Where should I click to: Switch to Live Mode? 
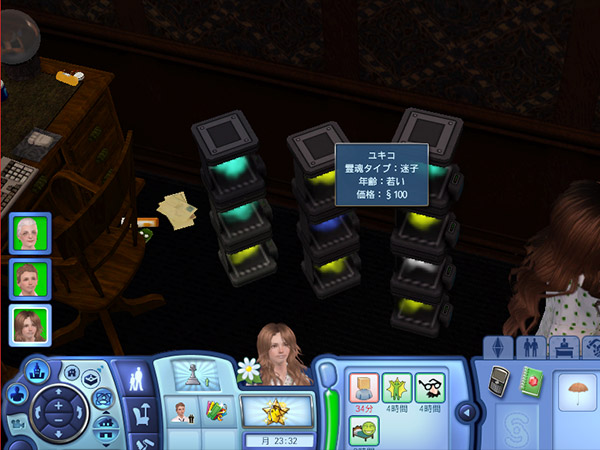tap(136, 379)
